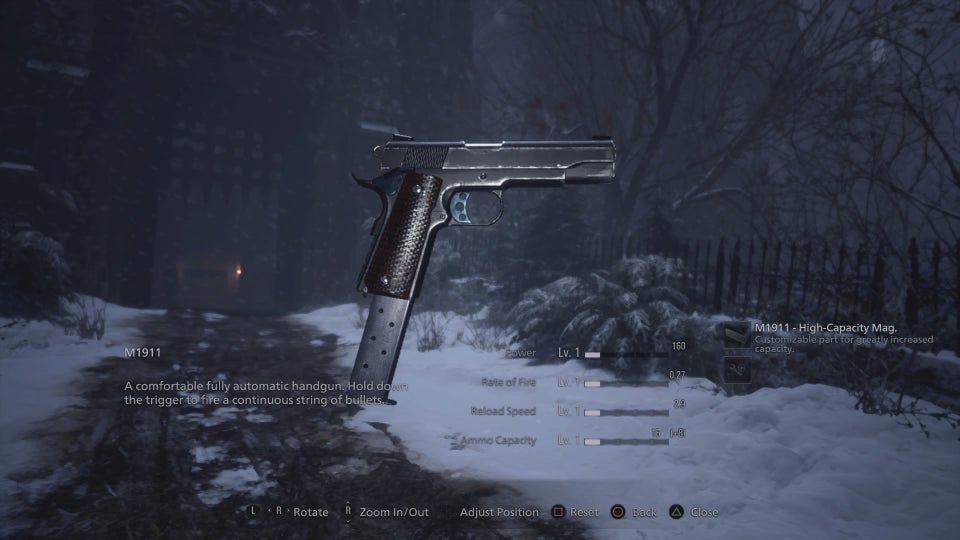The width and height of the screenshot is (960, 540).
Task: Select the unlabeled customizable part slot icon
Action: [736, 371]
